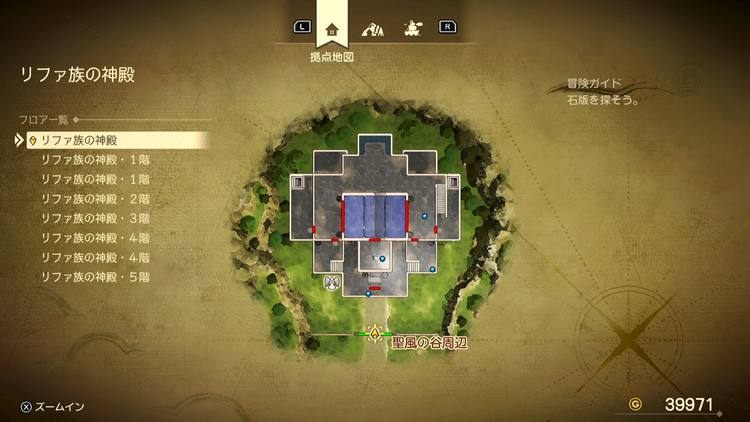Image resolution: width=750 pixels, height=422 pixels.
Task: Select the 拠点地図 house tab
Action: (x=332, y=29)
